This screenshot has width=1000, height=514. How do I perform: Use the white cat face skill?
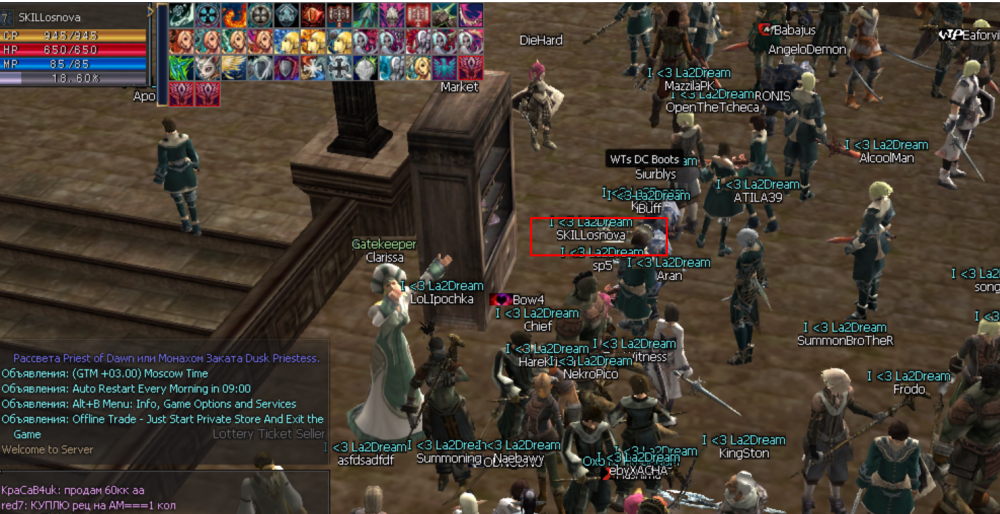point(207,67)
